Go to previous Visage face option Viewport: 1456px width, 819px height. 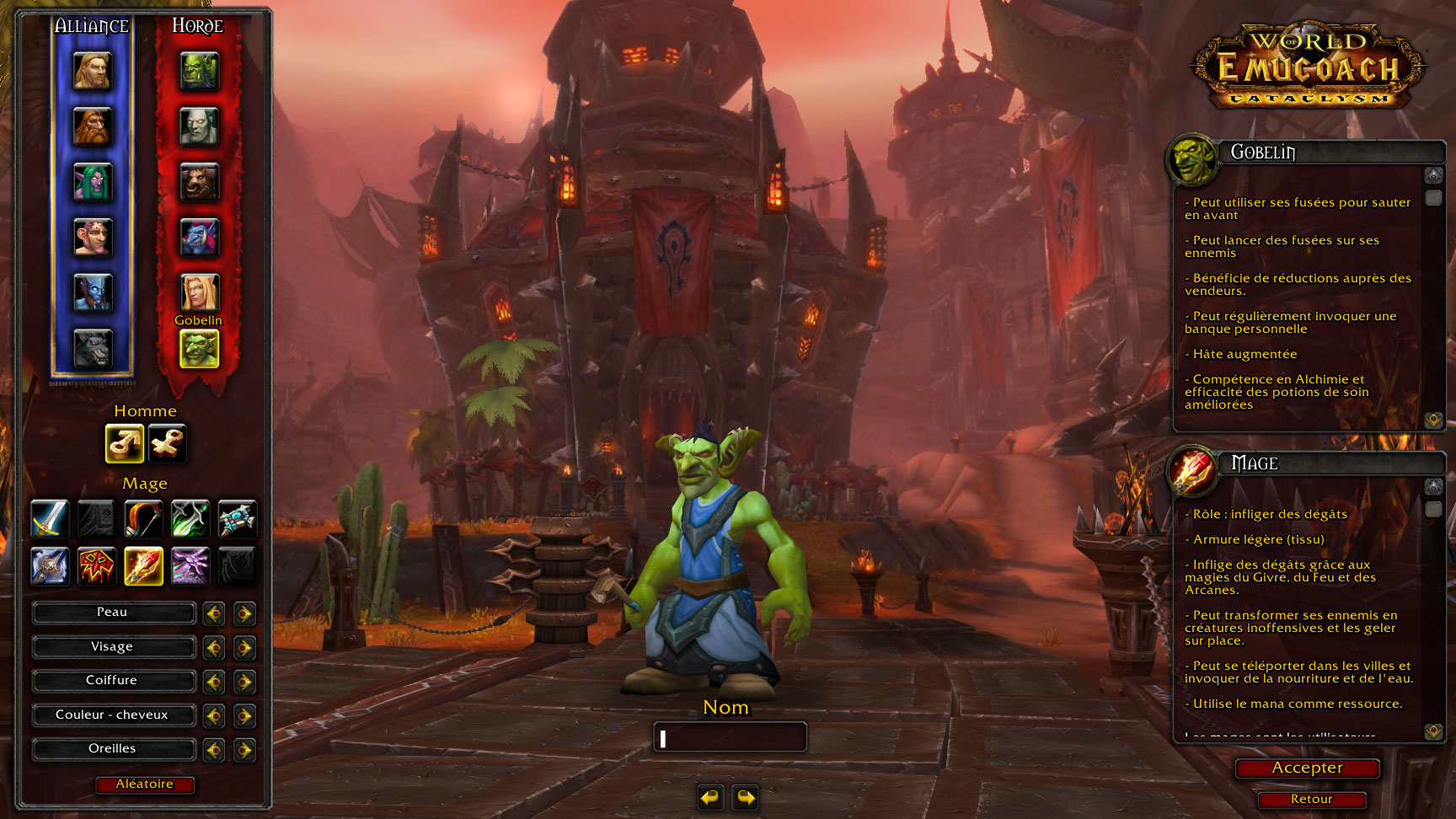pos(214,648)
